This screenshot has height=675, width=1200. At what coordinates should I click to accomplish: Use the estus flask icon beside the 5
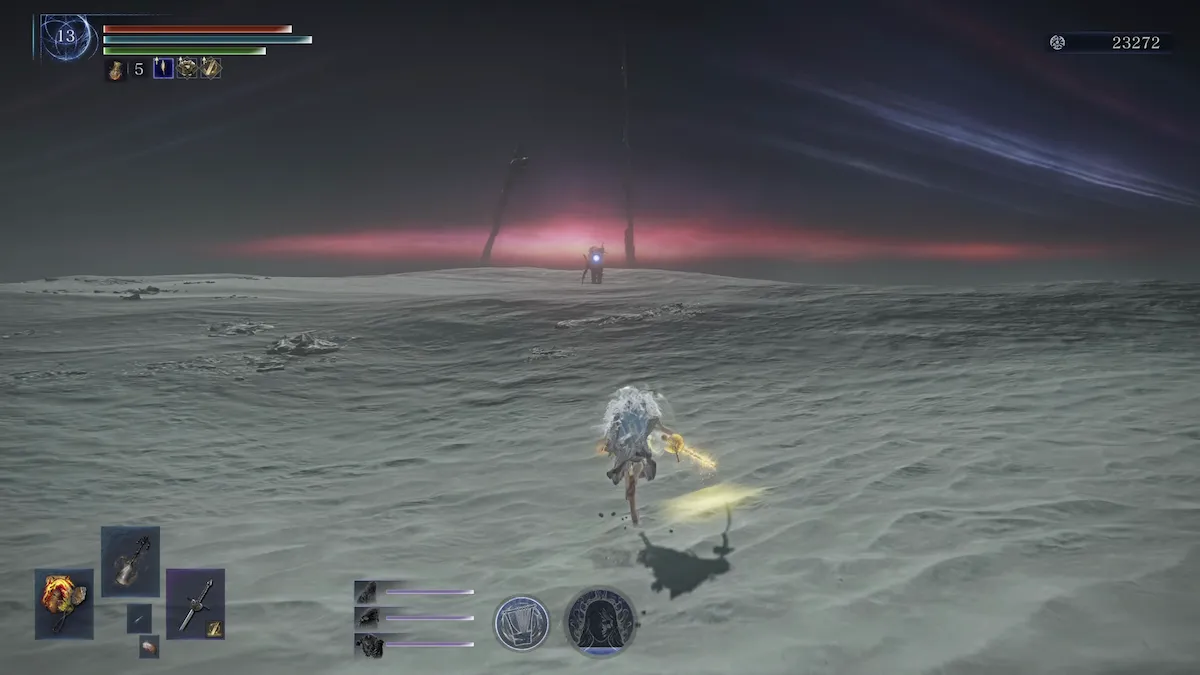[116, 69]
